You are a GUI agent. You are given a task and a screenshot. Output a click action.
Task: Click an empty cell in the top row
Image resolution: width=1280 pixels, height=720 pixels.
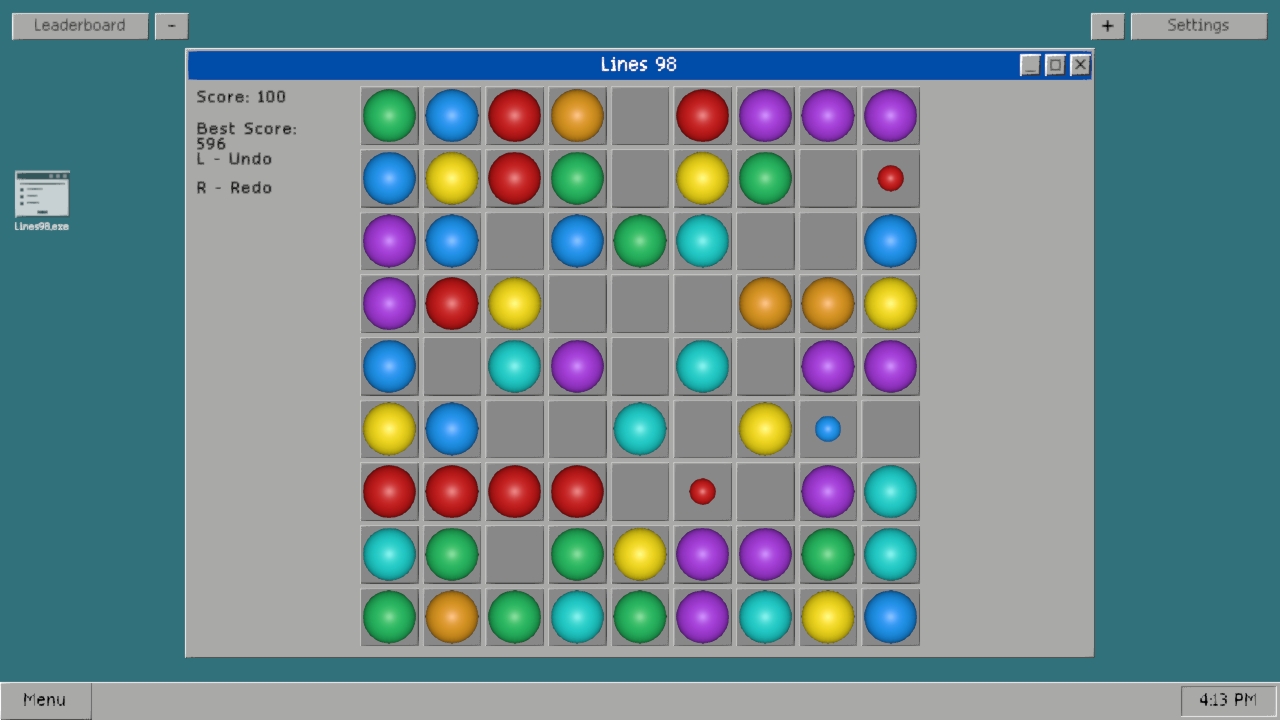(640, 116)
